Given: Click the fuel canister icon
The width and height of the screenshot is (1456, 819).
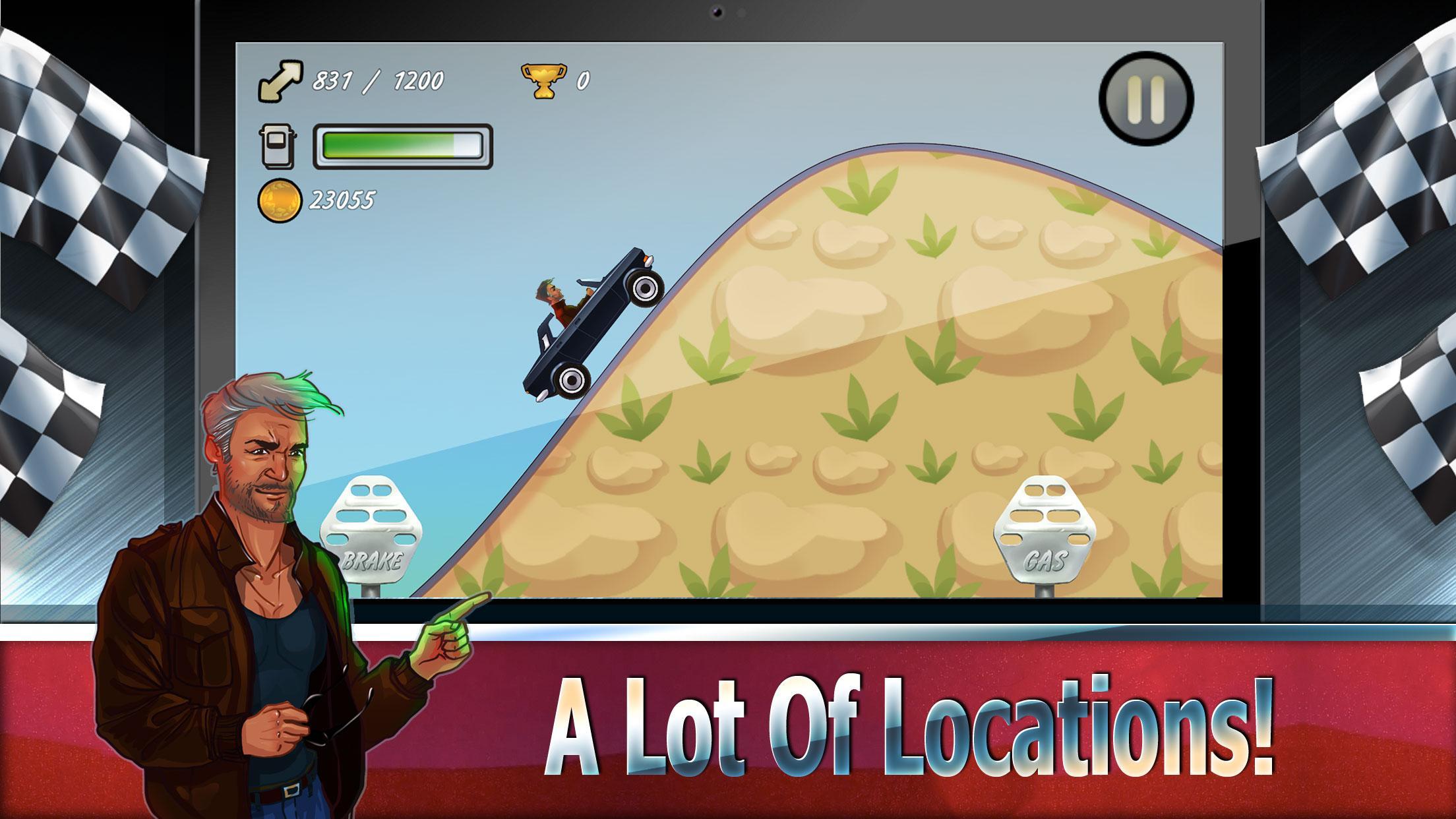Looking at the screenshot, I should point(279,146).
